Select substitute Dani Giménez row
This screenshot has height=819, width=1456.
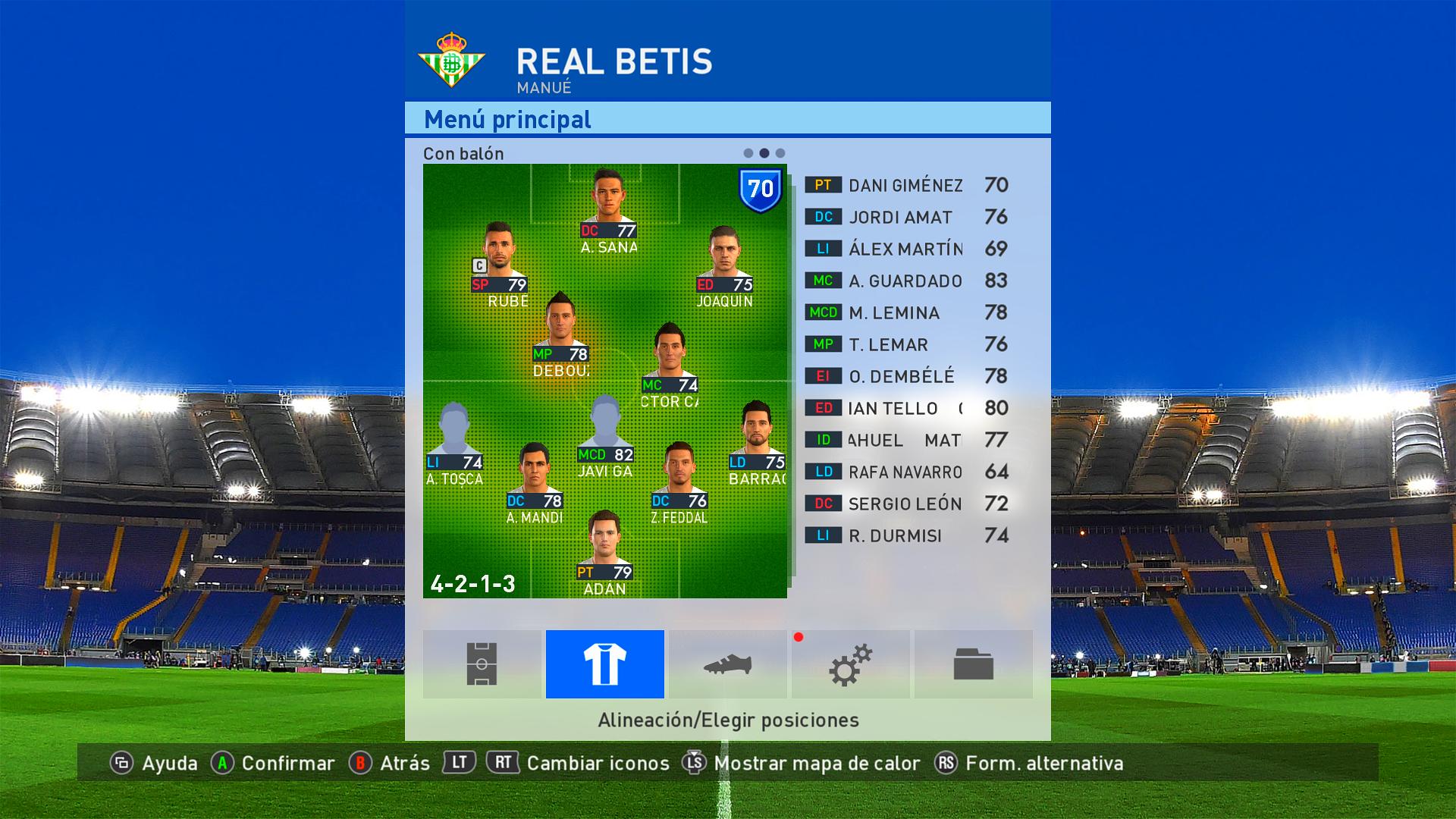pos(906,185)
